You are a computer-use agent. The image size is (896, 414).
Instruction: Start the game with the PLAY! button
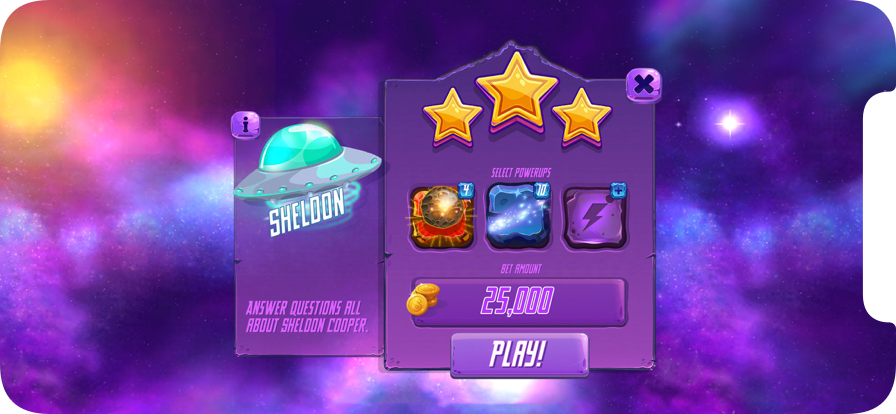[x=518, y=355]
